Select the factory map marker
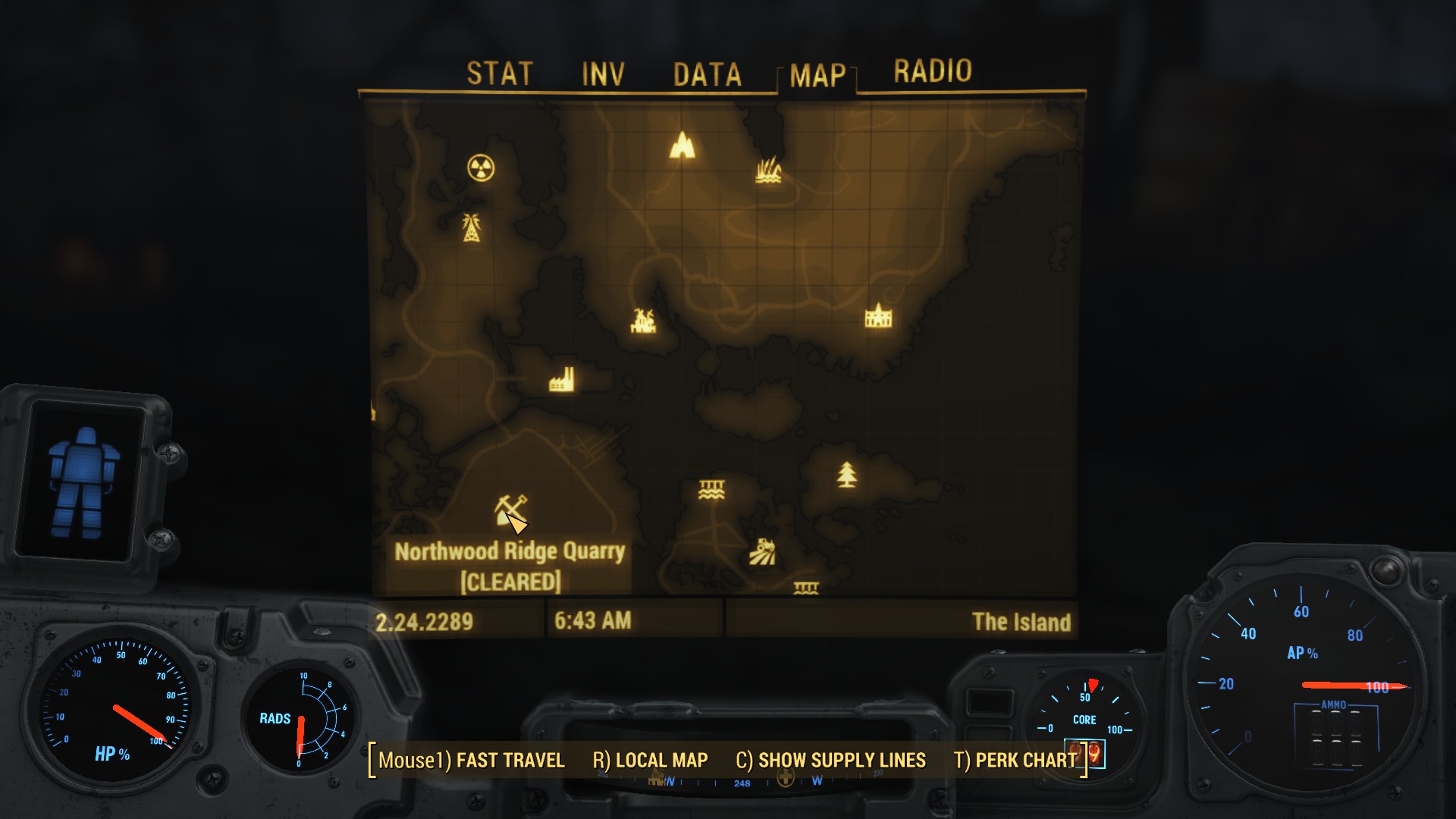Viewport: 1456px width, 819px height. [x=561, y=381]
